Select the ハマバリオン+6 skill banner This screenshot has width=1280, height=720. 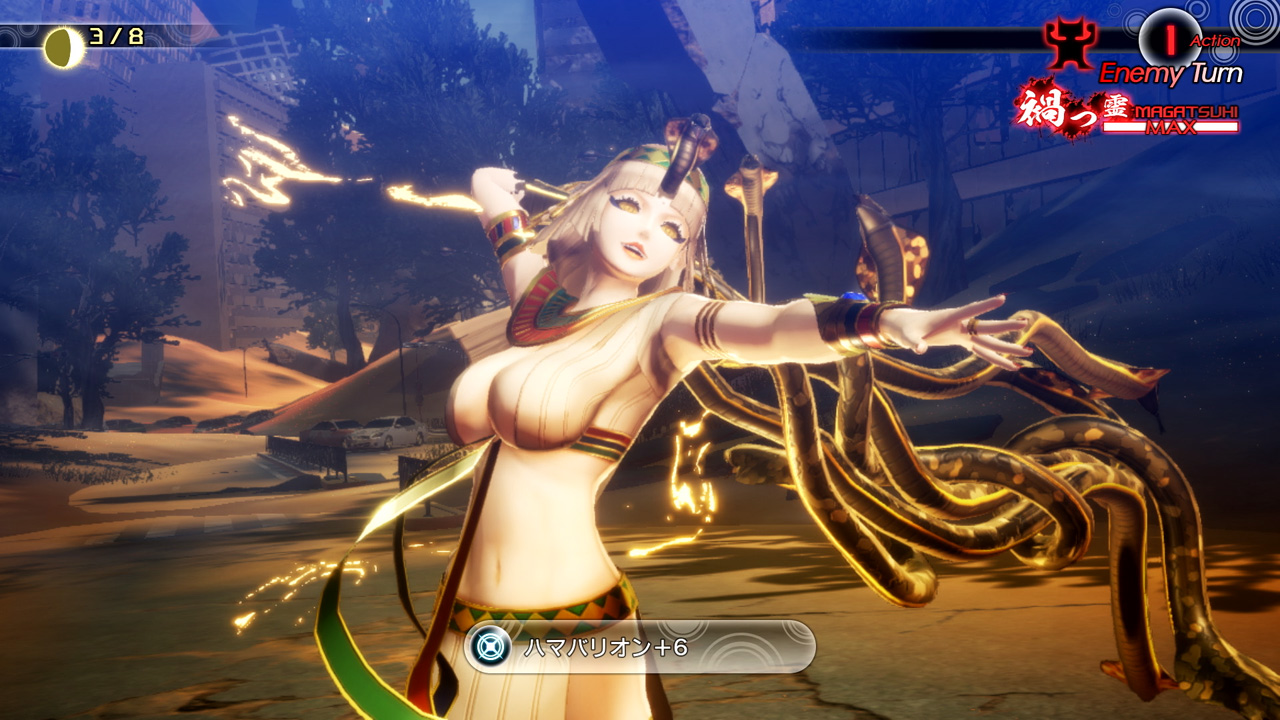(x=640, y=647)
